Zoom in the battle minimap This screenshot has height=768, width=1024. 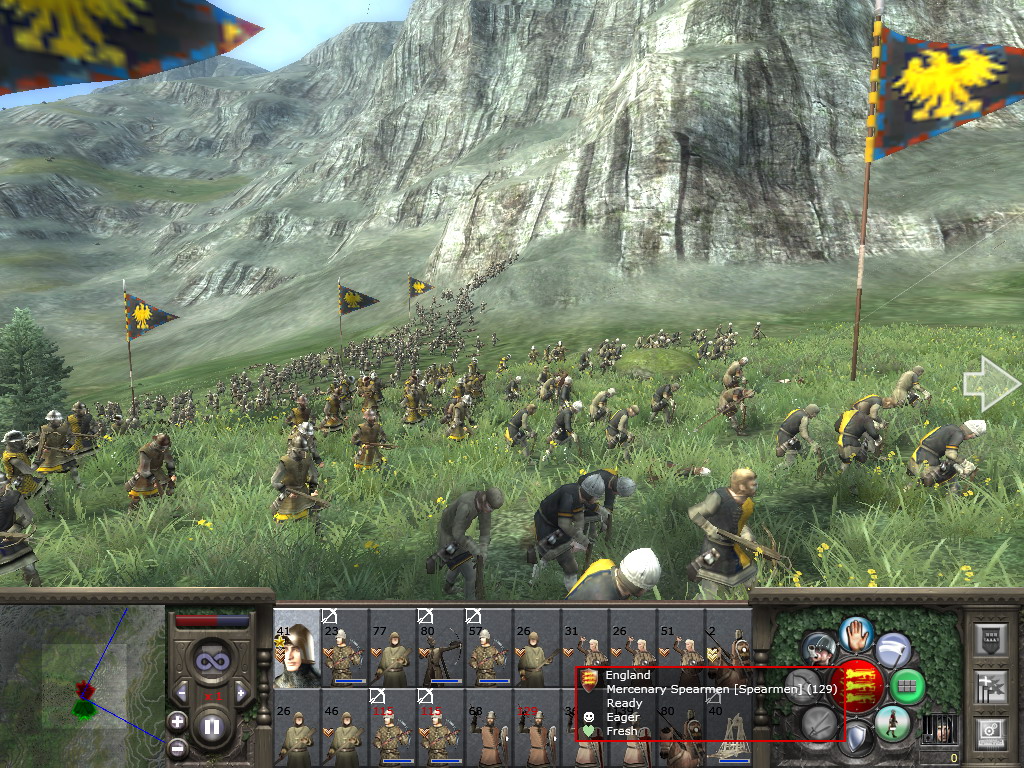[177, 721]
